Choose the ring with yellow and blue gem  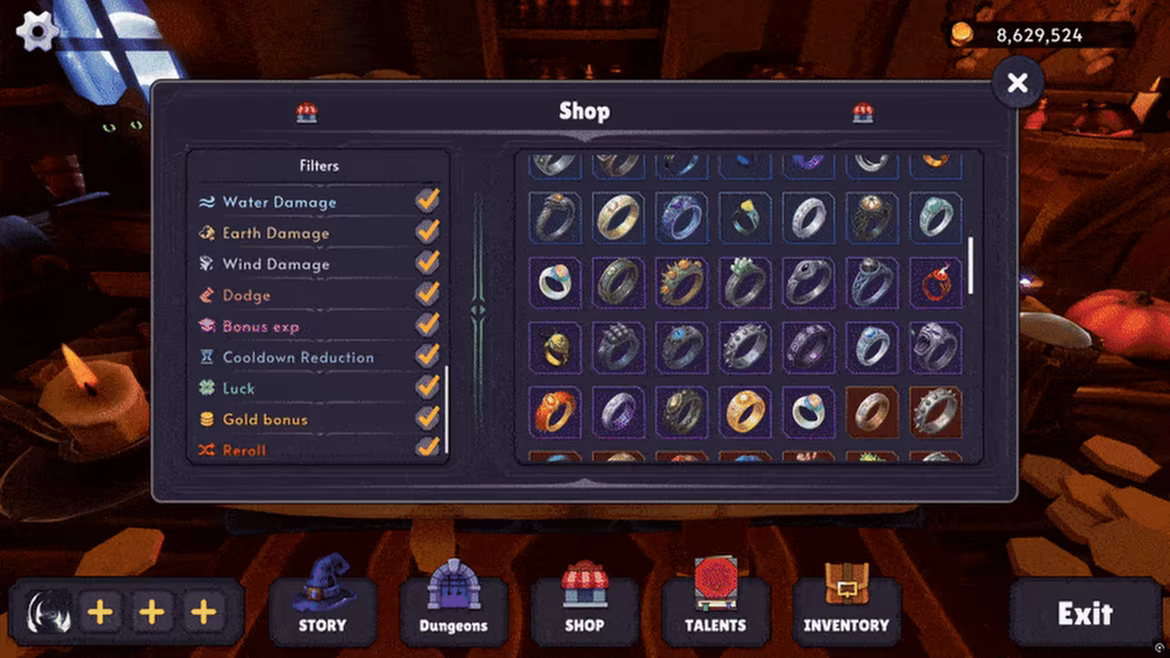pos(745,217)
